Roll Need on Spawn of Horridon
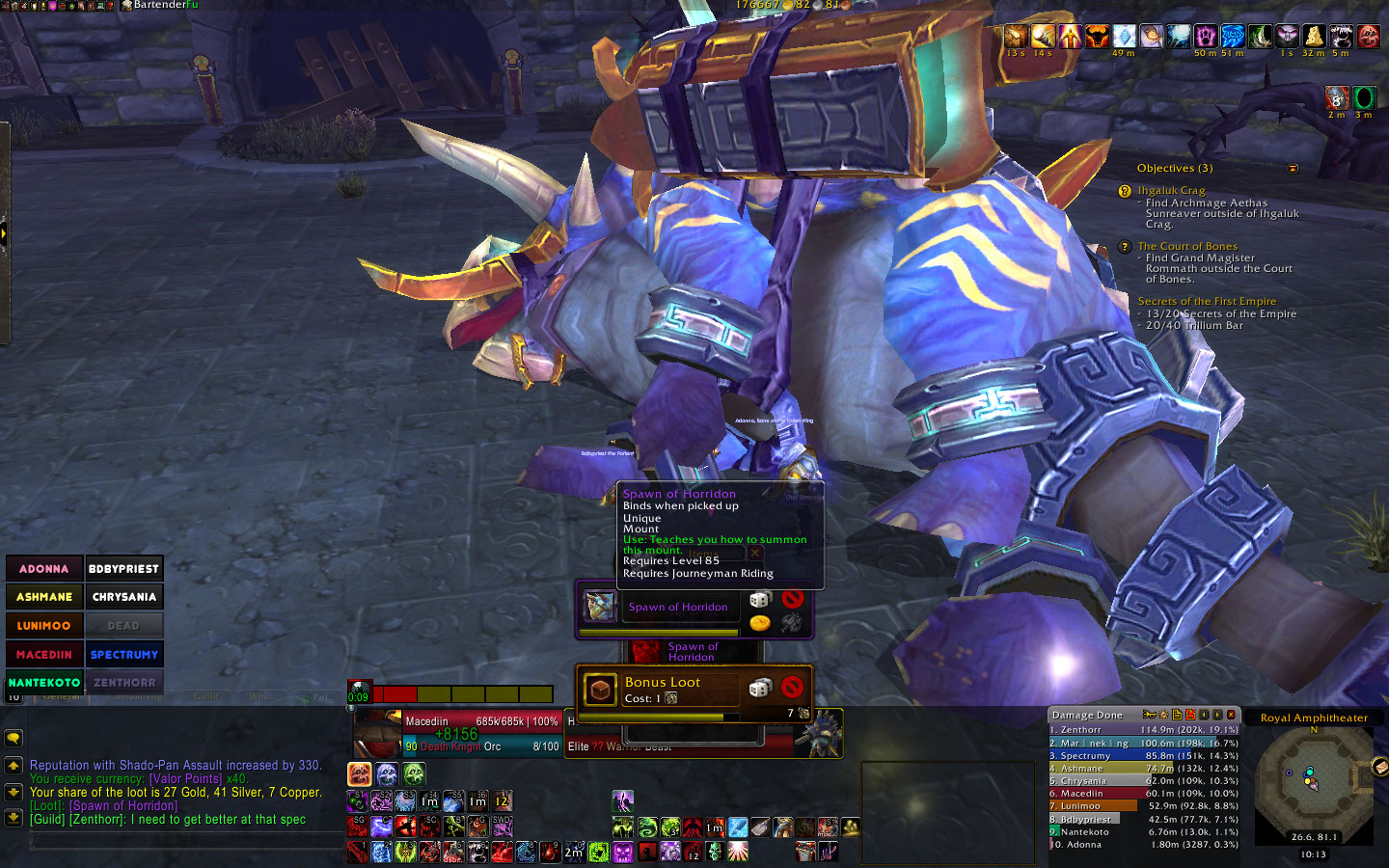1389x868 pixels. click(x=760, y=600)
